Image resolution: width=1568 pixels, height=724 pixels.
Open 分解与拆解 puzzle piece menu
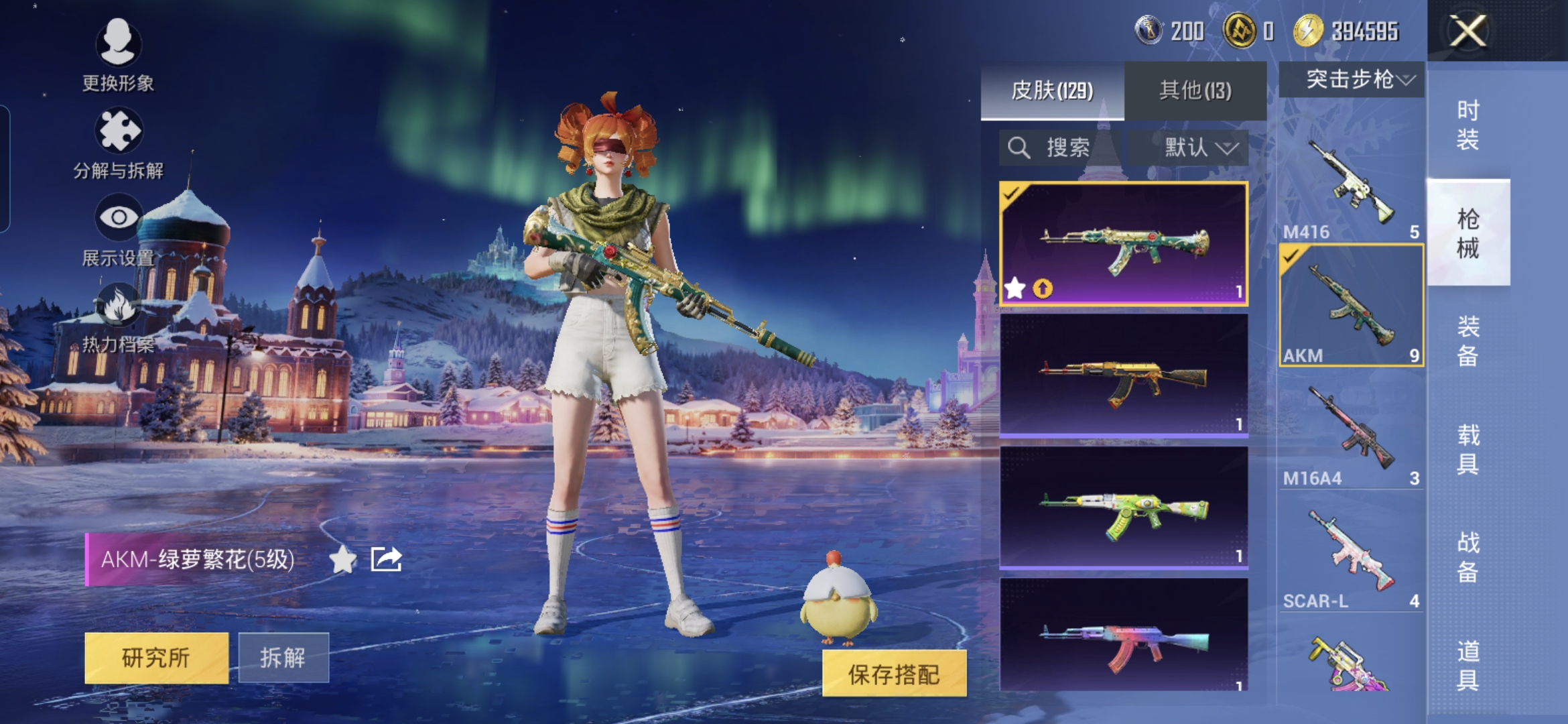pos(118,142)
